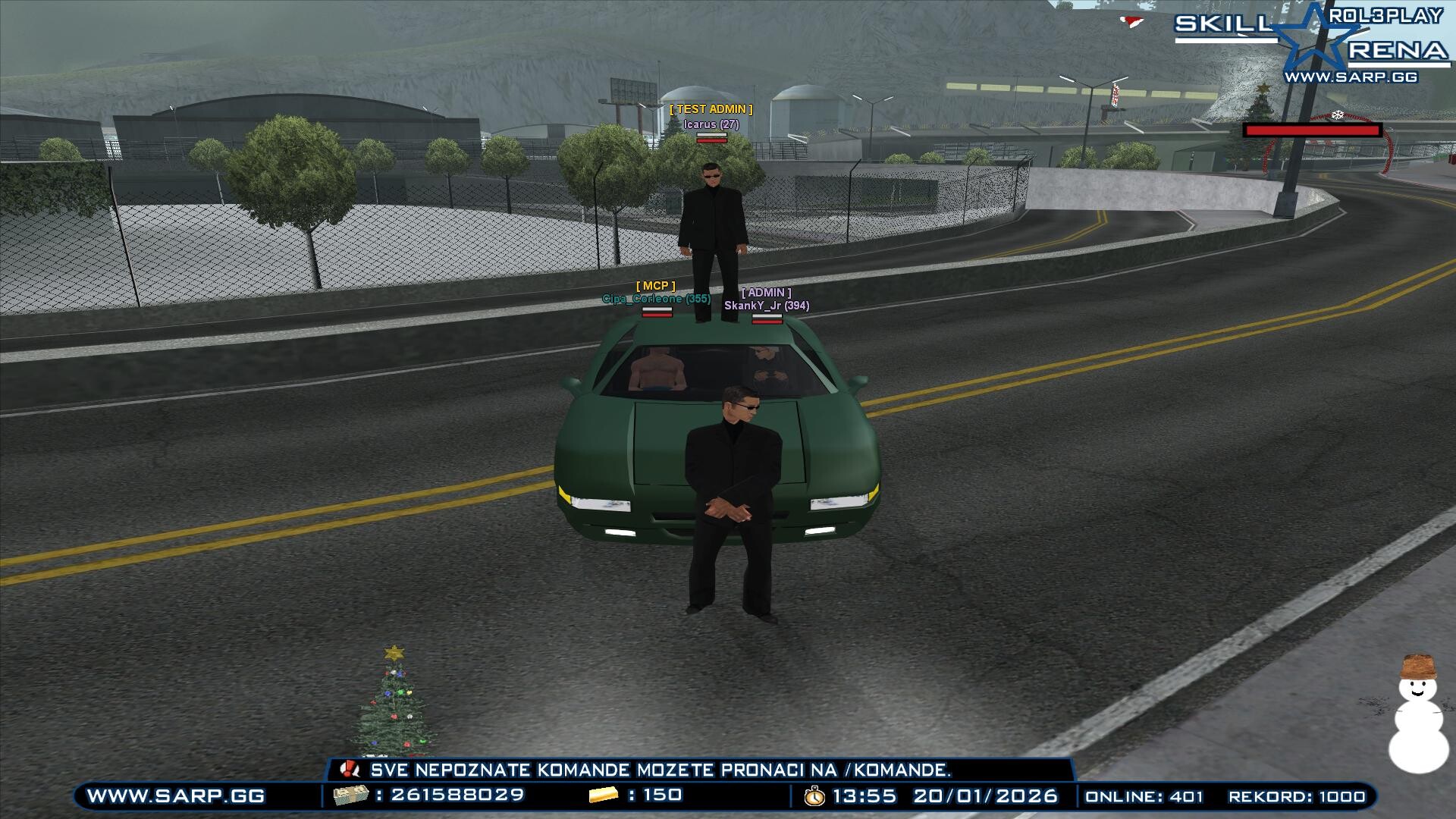Click the red hint icon beside command tip
The height and width of the screenshot is (819, 1456).
pos(350,770)
